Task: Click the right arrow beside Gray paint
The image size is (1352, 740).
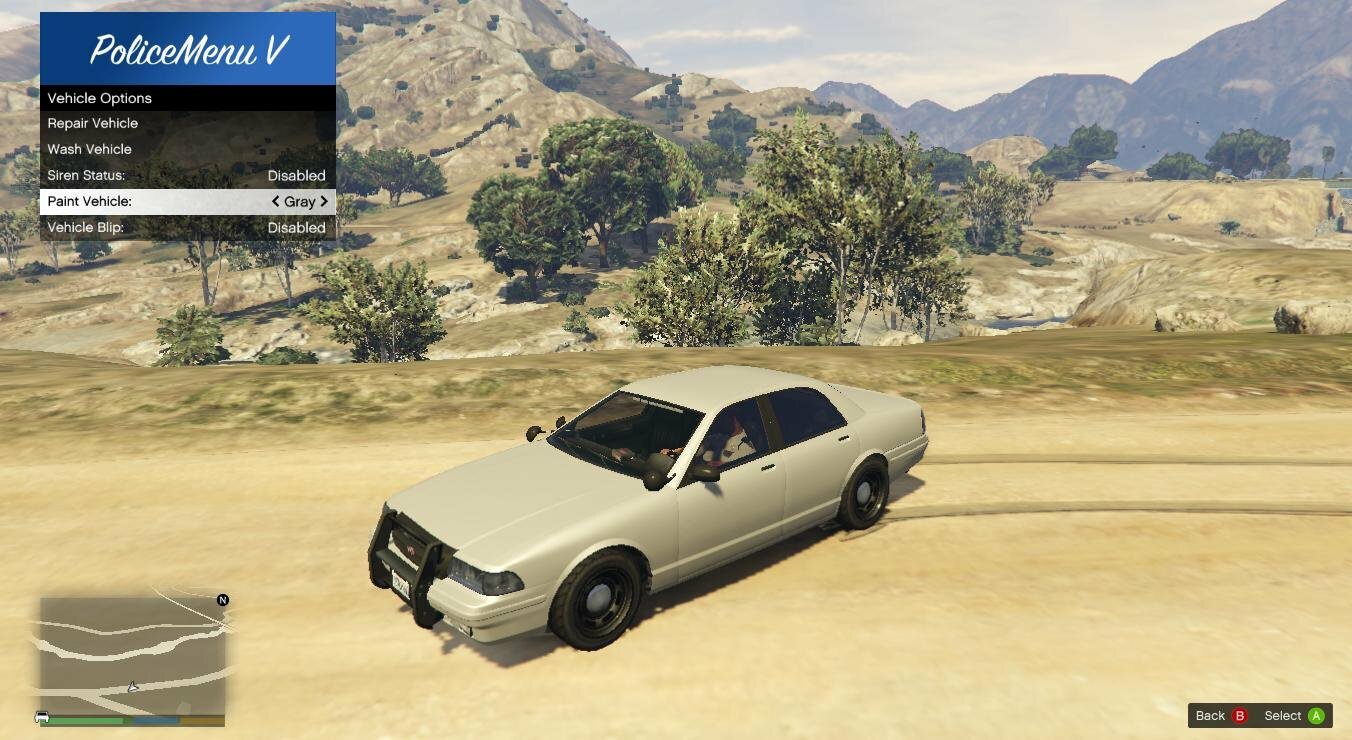Action: click(x=324, y=201)
